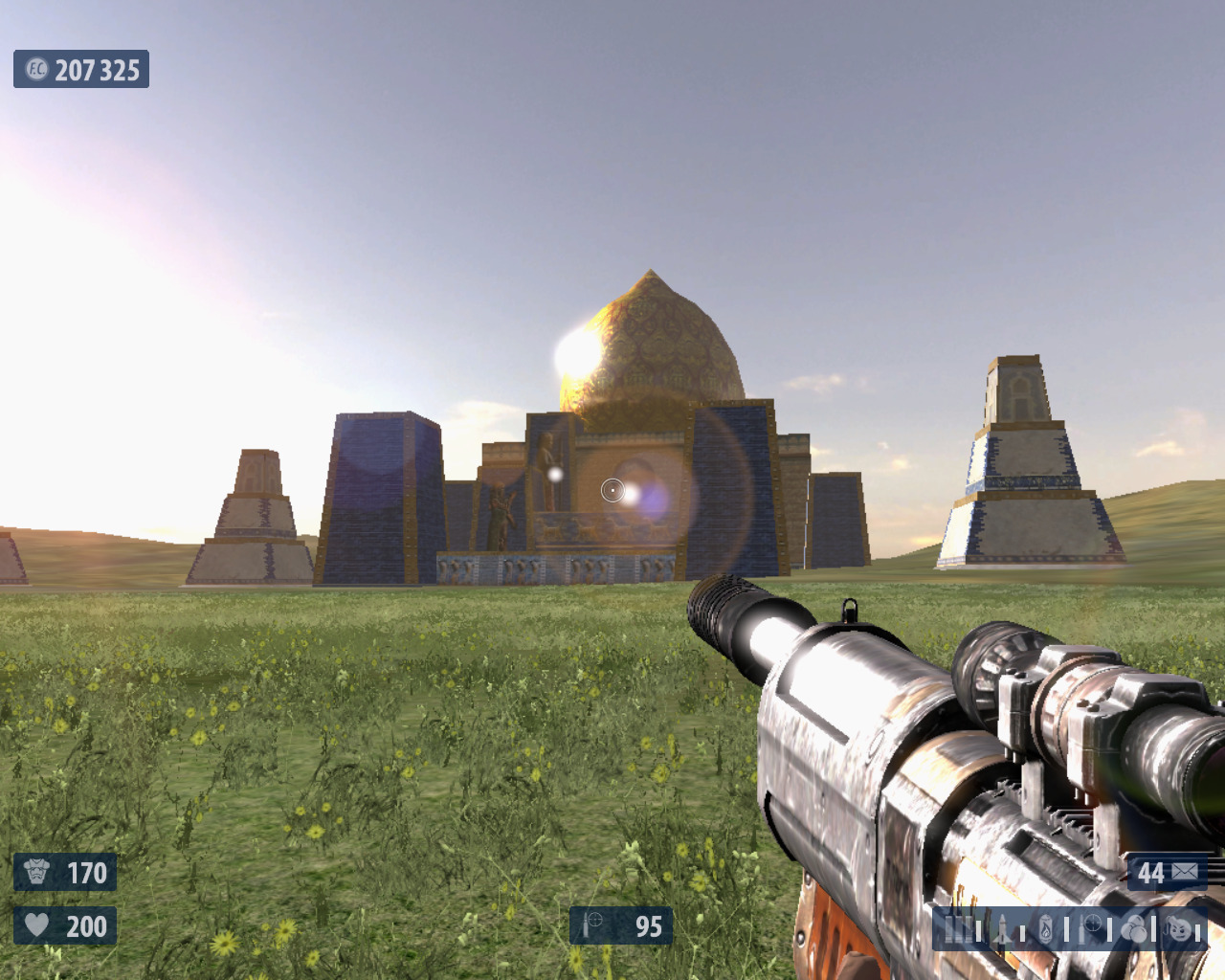
Task: Select the bullets ammo icon
Action: pyautogui.click(x=958, y=928)
